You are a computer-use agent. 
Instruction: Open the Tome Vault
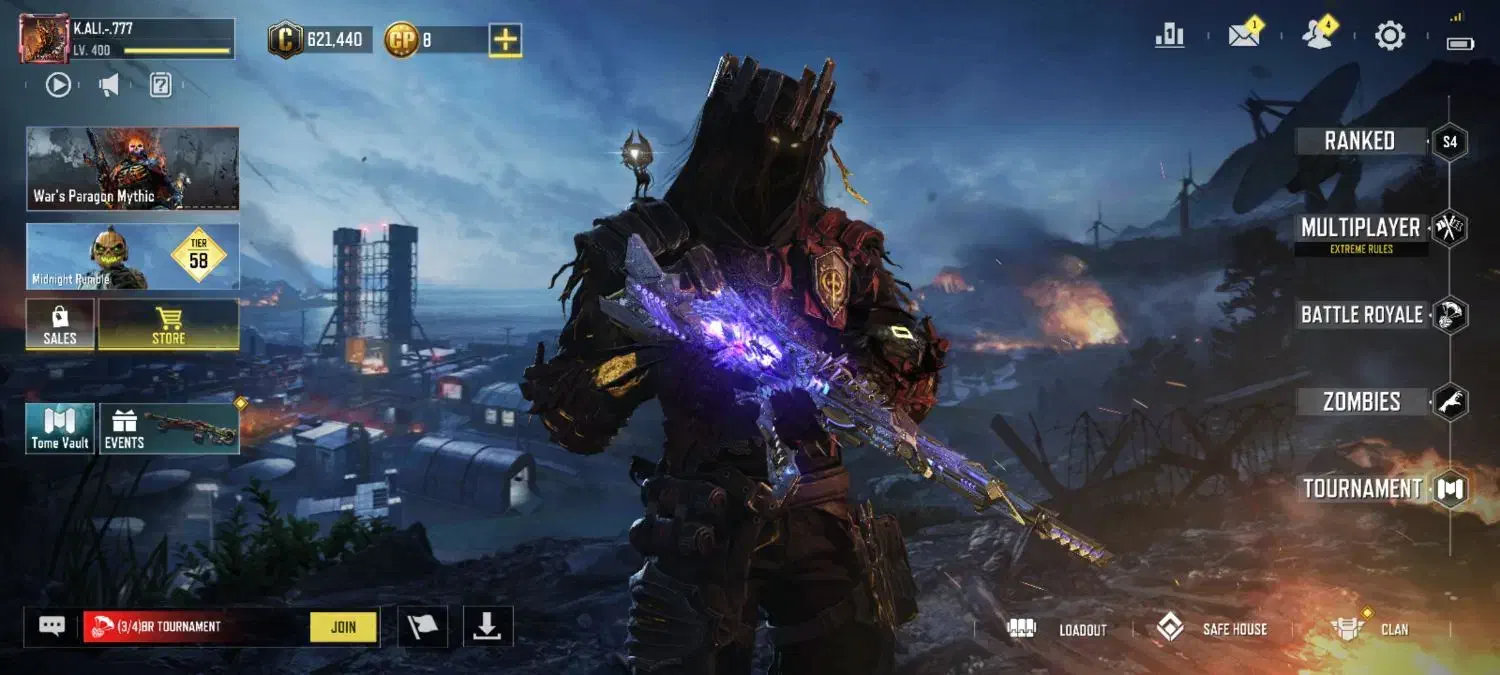coord(60,429)
